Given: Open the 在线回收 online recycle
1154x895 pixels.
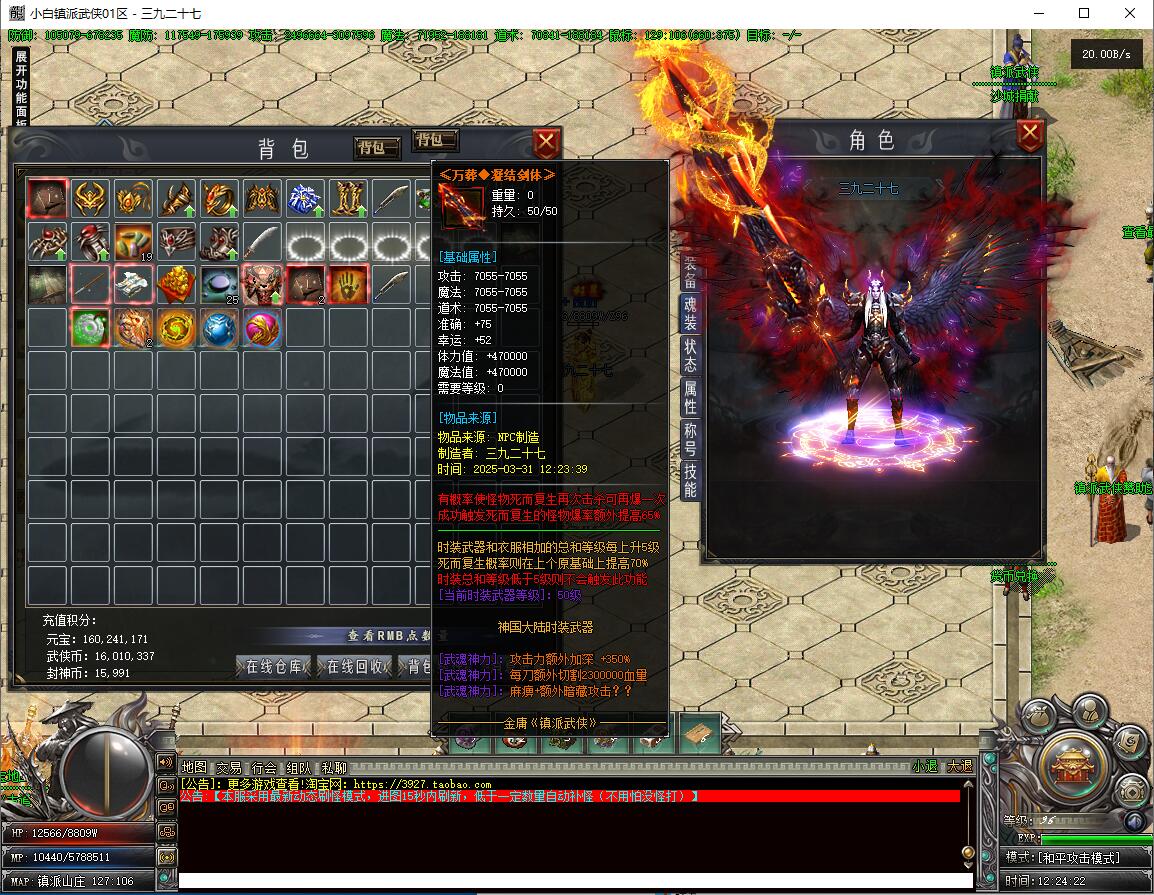Looking at the screenshot, I should pos(354,666).
